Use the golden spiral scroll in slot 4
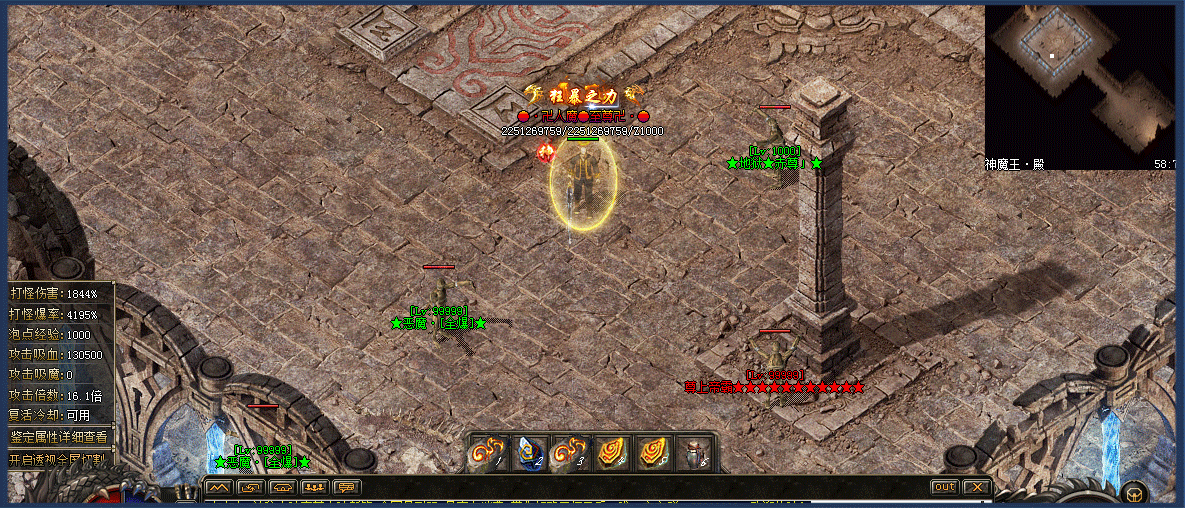The image size is (1185, 508). (x=611, y=453)
